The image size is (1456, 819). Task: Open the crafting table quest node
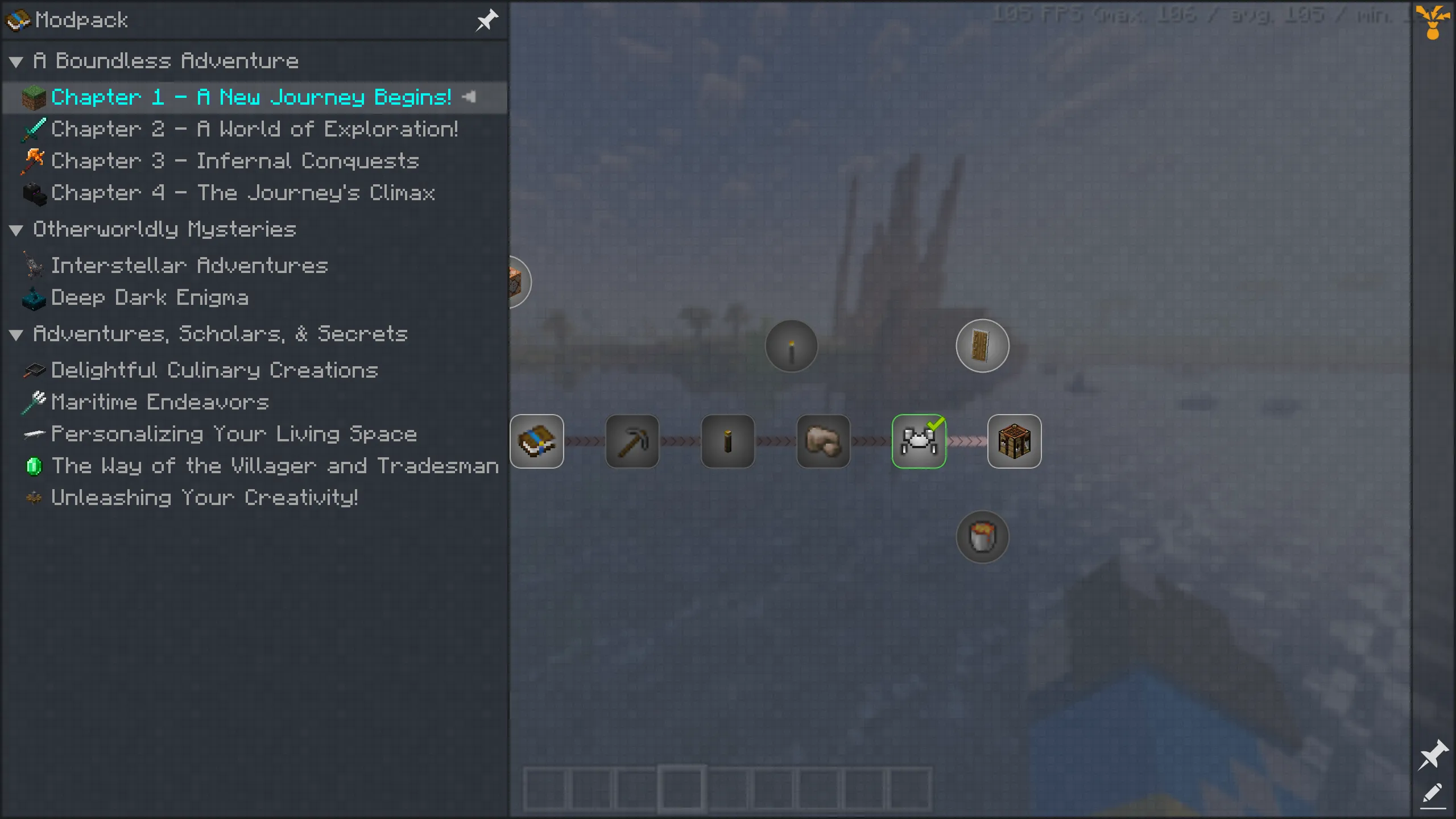(x=1015, y=441)
